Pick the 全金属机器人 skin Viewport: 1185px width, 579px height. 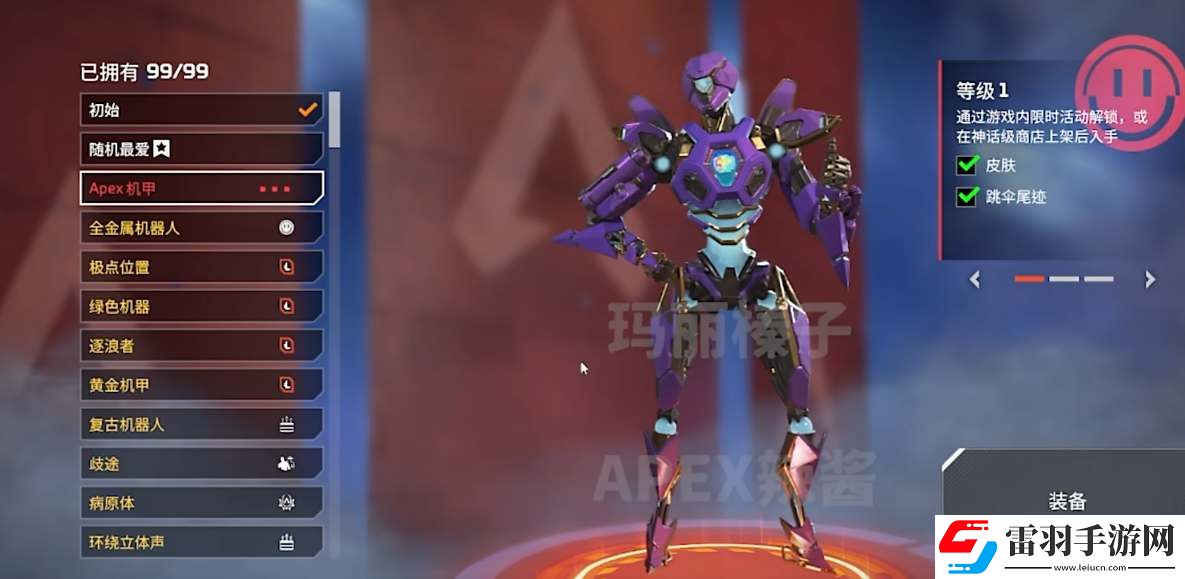coord(200,228)
